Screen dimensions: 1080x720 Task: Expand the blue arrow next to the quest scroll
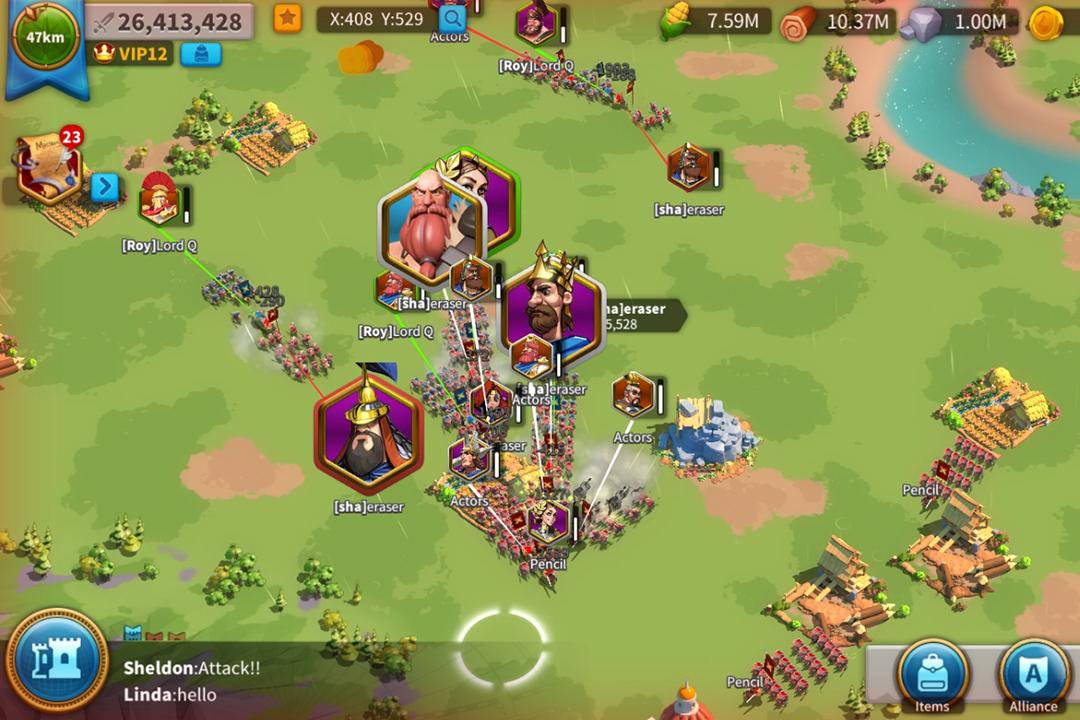105,187
